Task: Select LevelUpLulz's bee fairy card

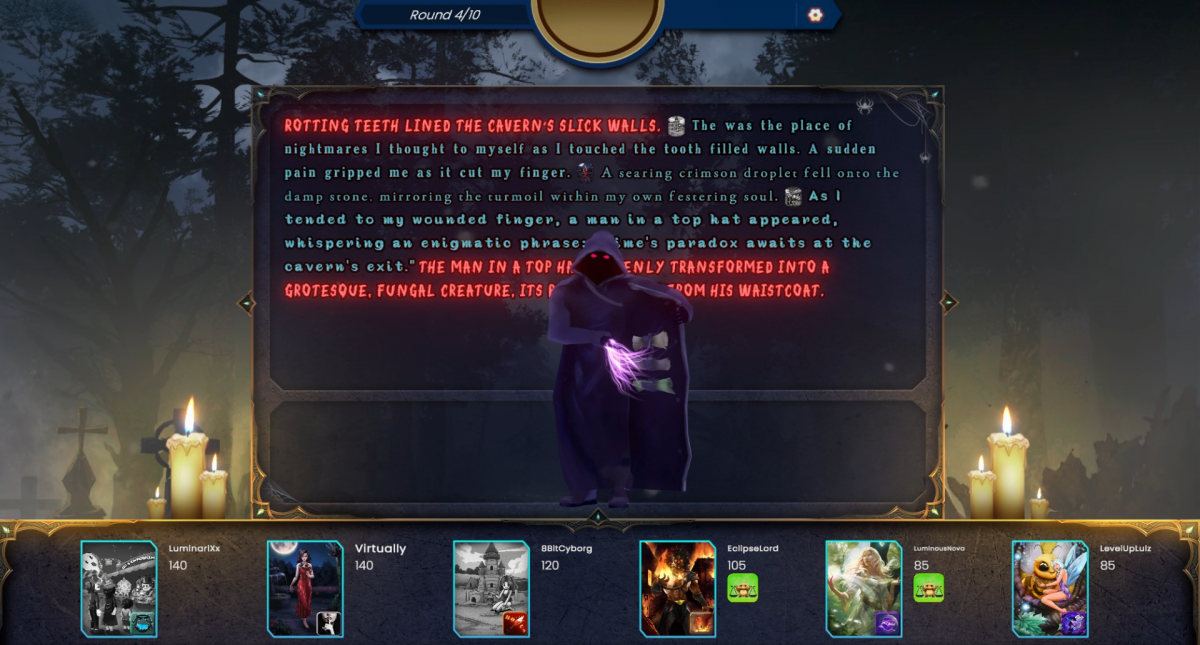Action: tap(1050, 589)
